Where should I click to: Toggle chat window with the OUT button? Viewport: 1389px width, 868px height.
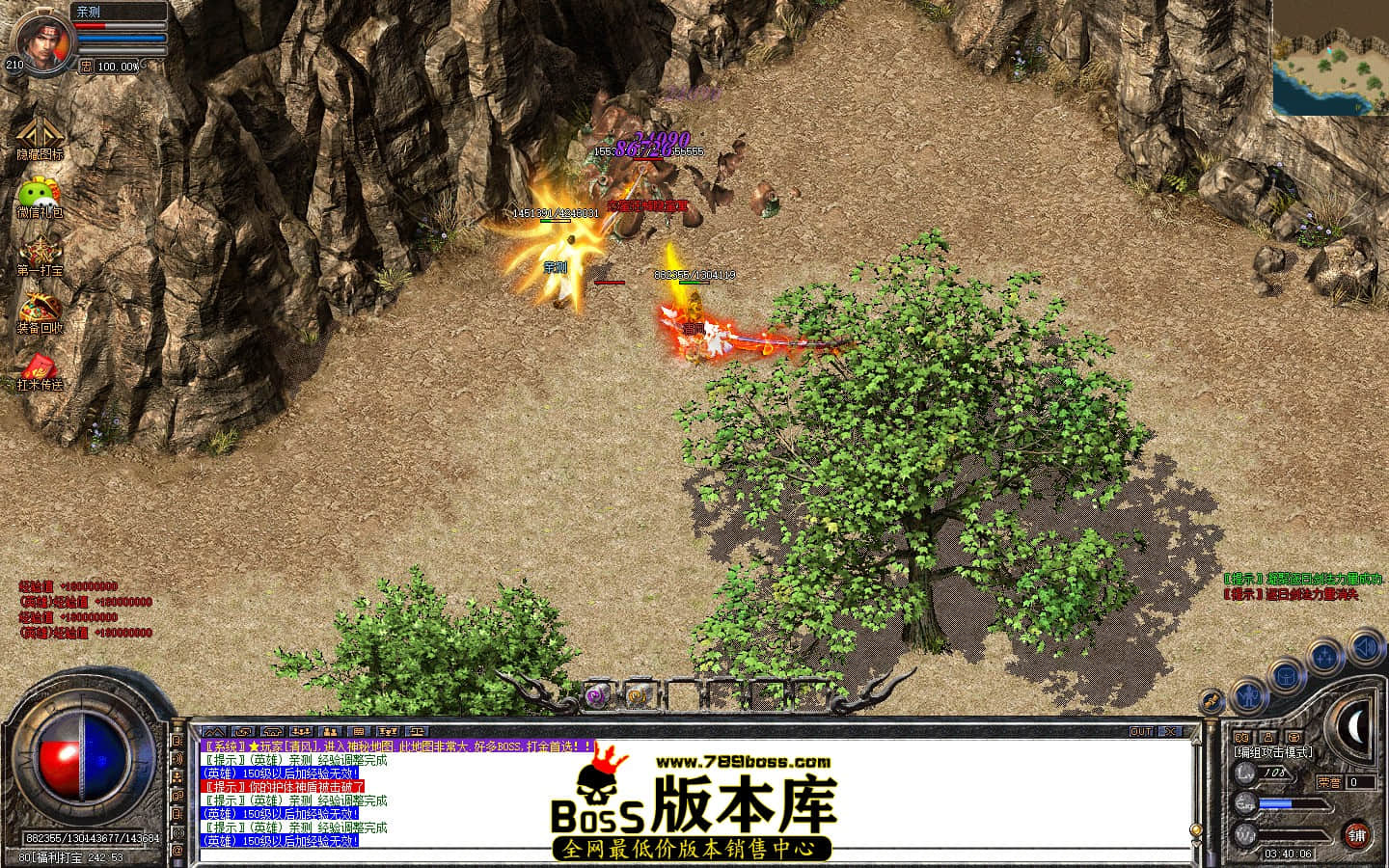[1143, 732]
